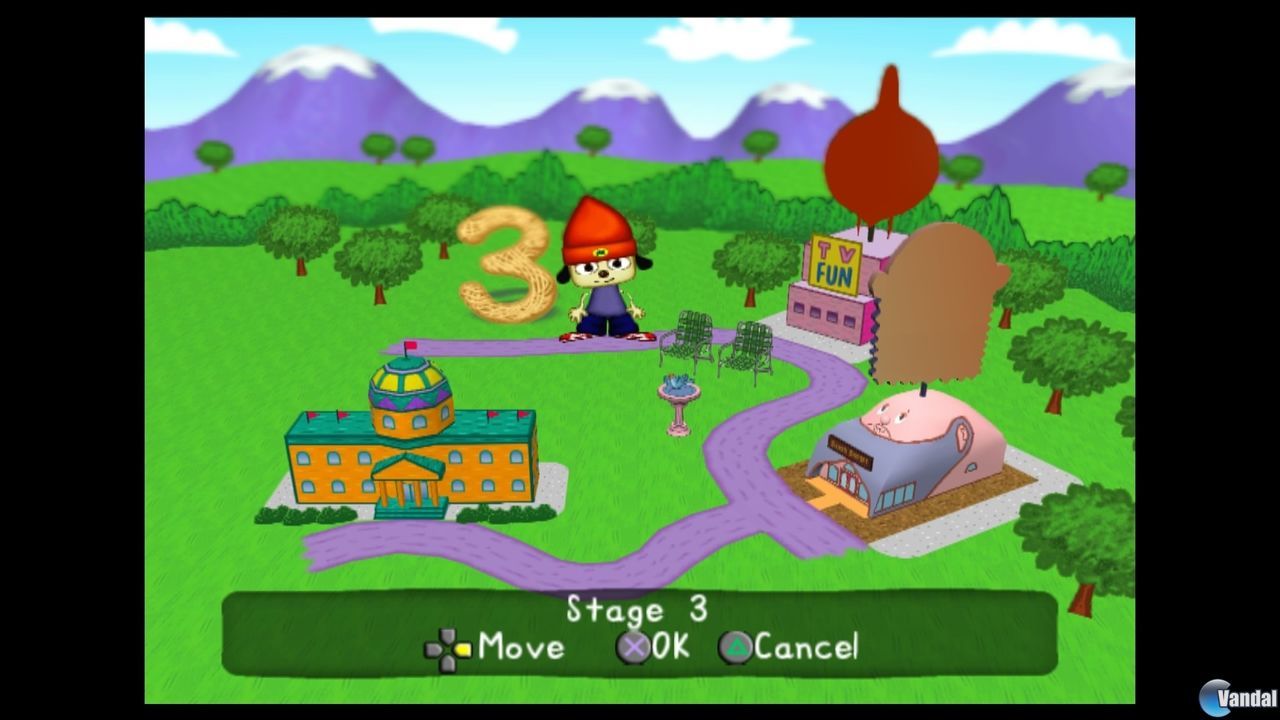This screenshot has width=1280, height=720.
Task: Click the Cancel label text
Action: point(807,647)
